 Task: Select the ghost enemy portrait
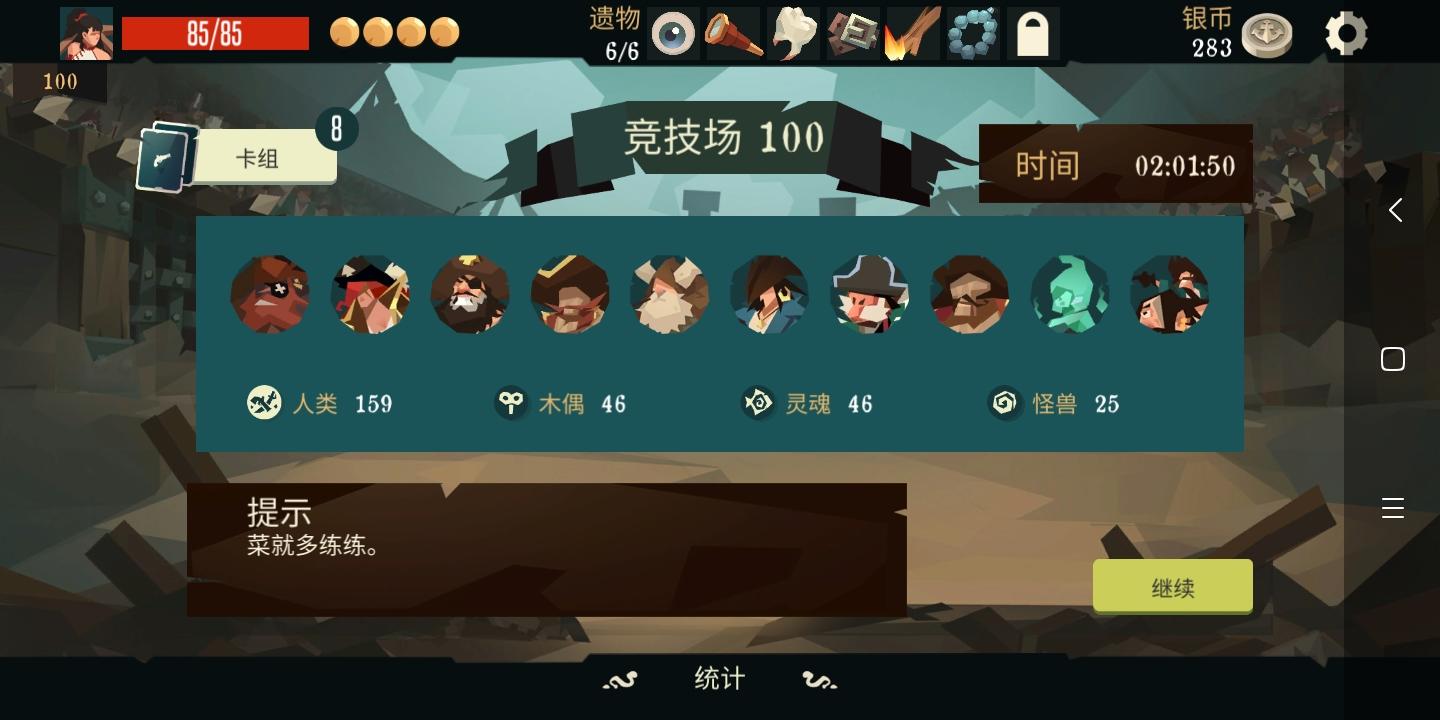[x=1070, y=294]
